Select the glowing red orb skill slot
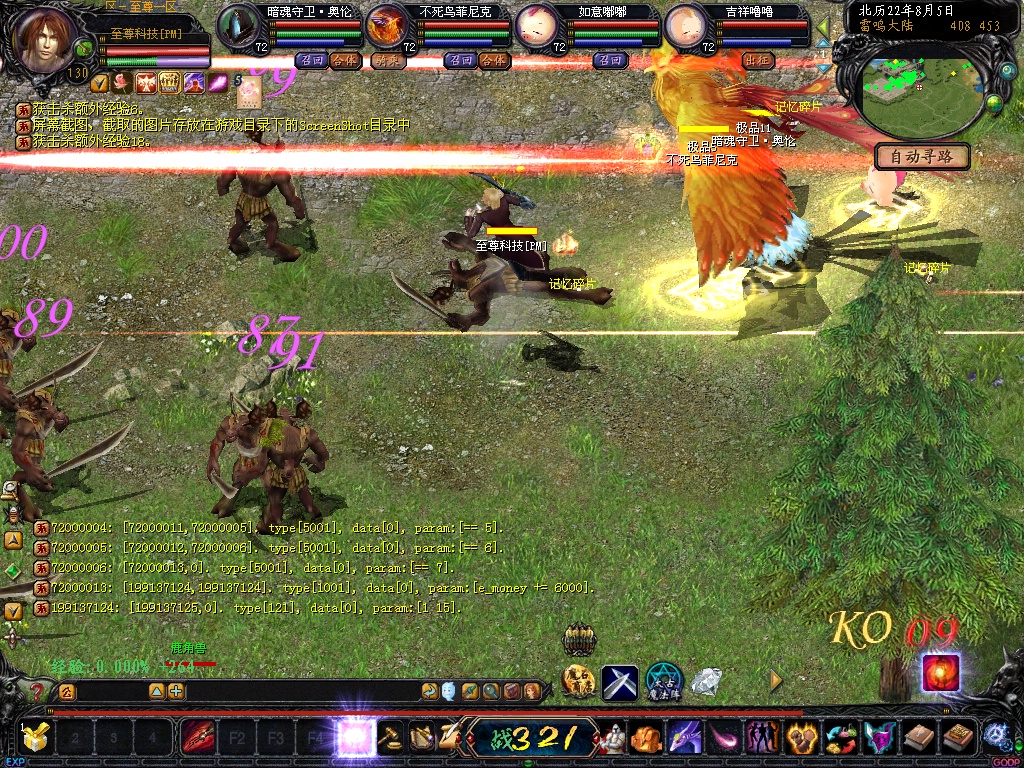Screen dimensions: 1024x768 pos(940,672)
